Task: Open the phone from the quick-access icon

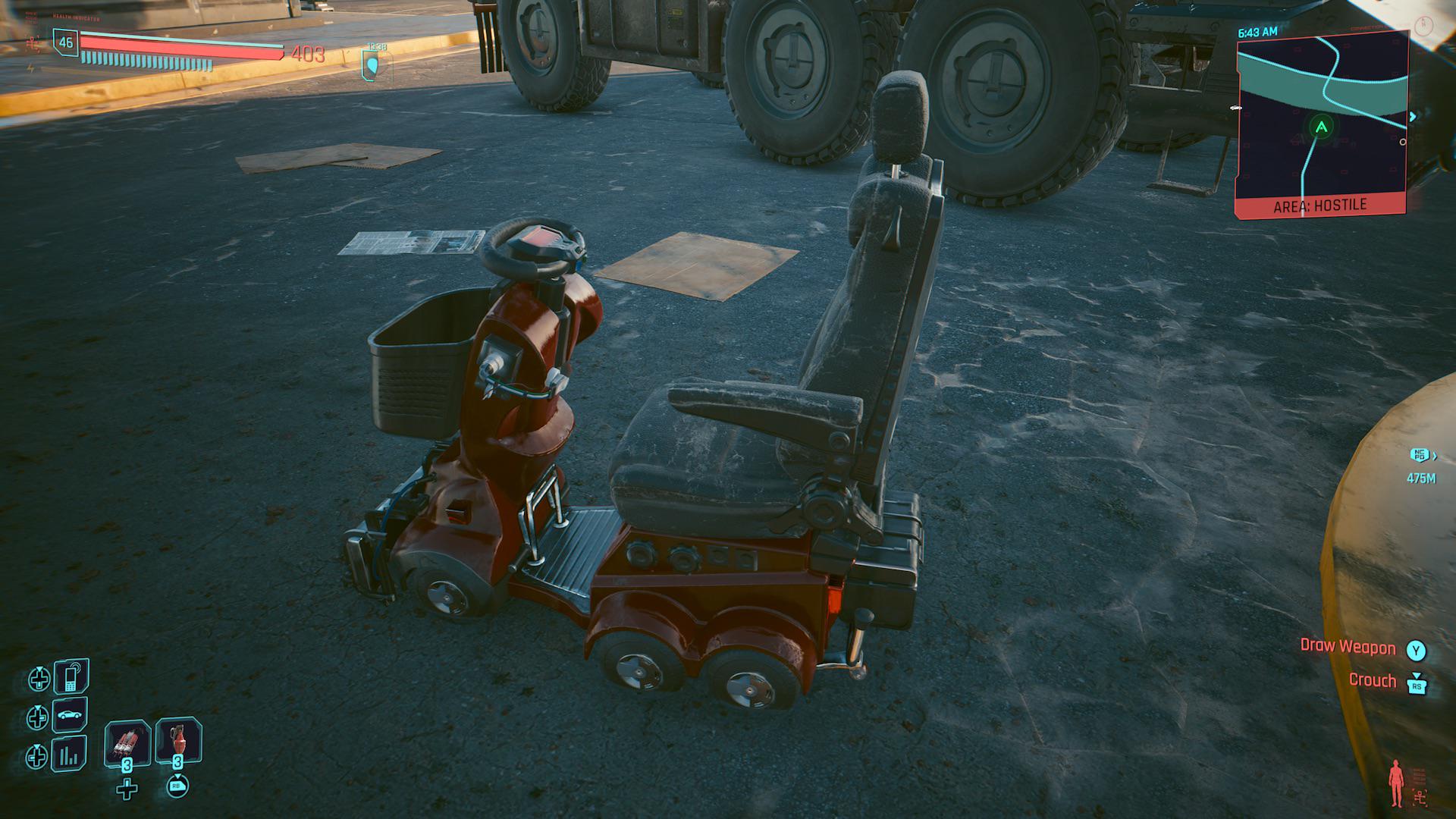Action: pyautogui.click(x=71, y=676)
